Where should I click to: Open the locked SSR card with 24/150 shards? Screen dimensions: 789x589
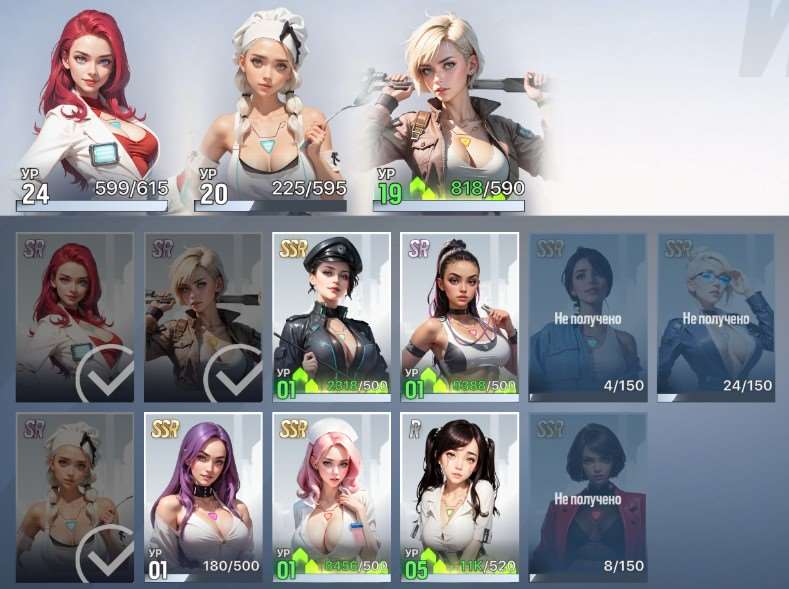(715, 317)
